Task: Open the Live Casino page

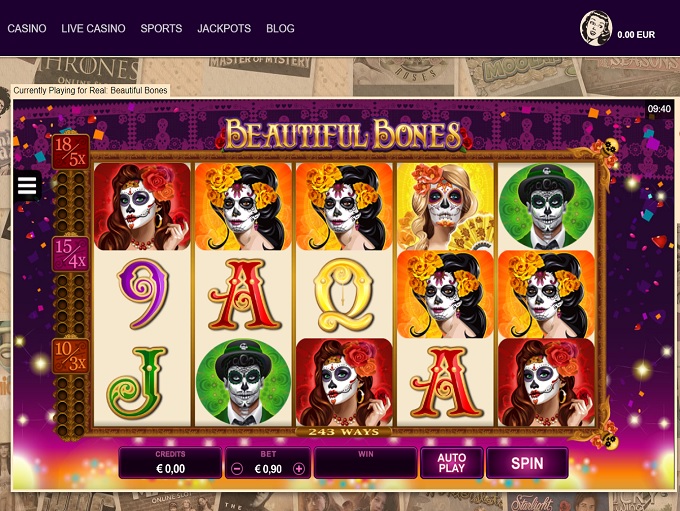Action: coord(93,28)
